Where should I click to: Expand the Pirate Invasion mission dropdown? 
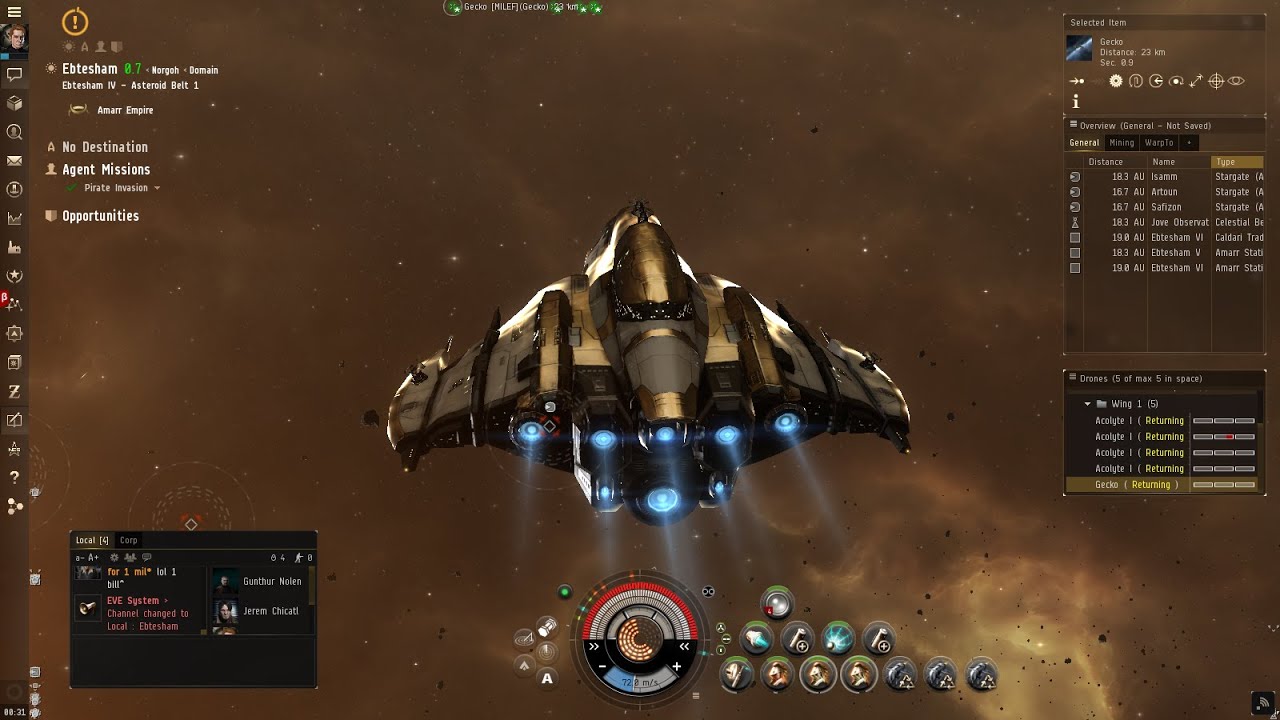coord(157,188)
